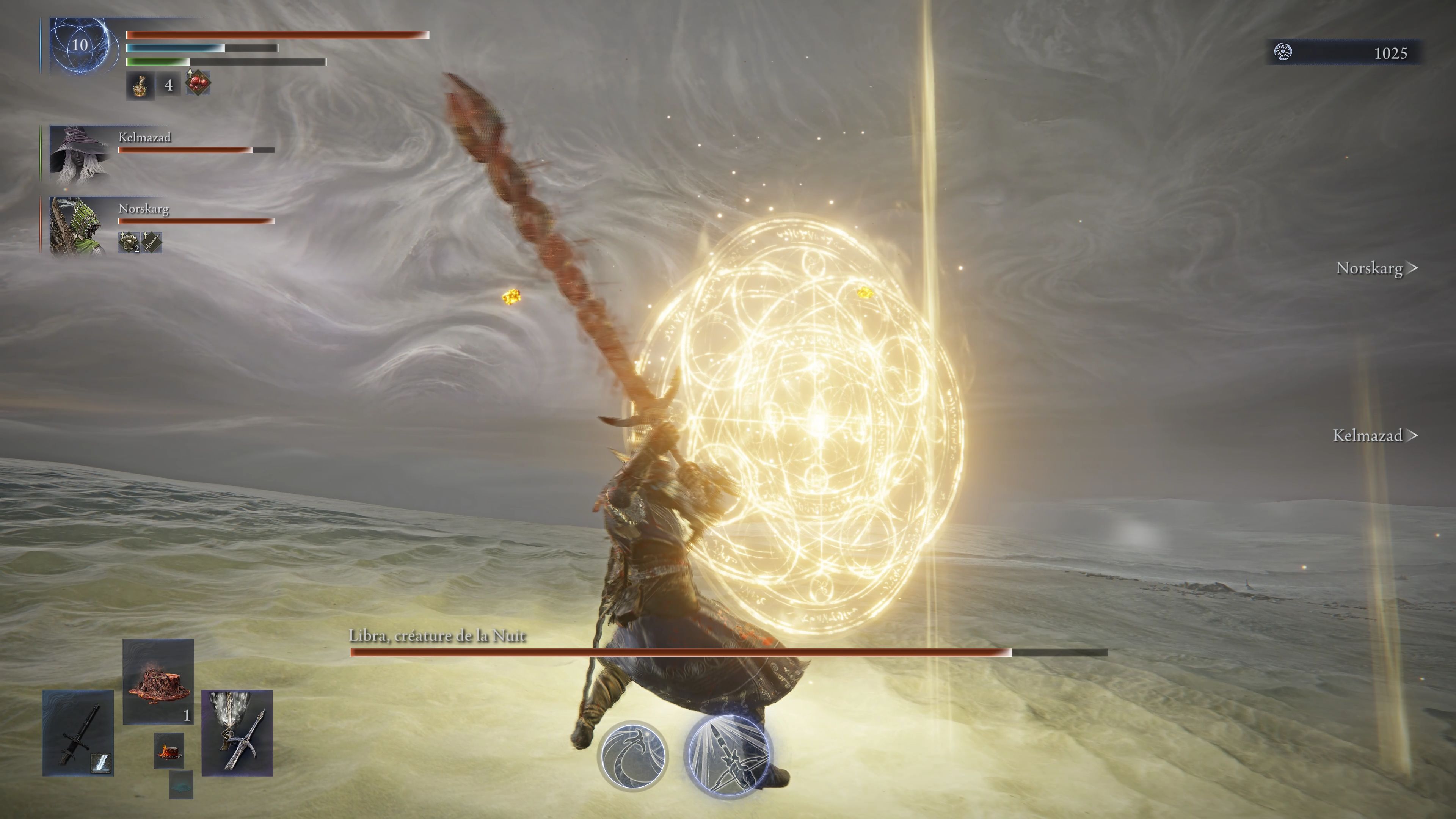Select the honeycomb rock consumable slot
This screenshot has height=819, width=1456.
point(158,681)
